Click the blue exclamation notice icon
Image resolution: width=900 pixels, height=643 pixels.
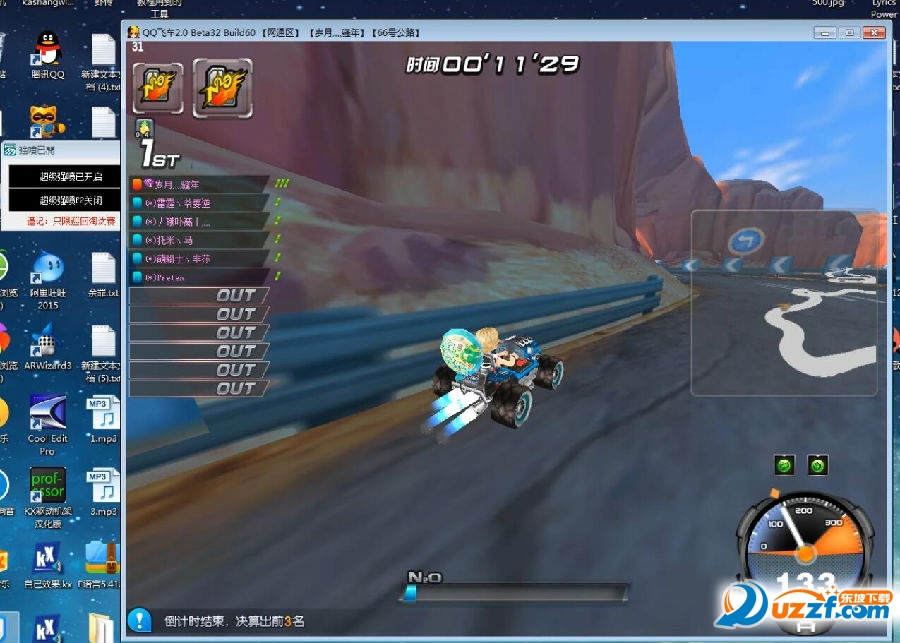[x=141, y=620]
